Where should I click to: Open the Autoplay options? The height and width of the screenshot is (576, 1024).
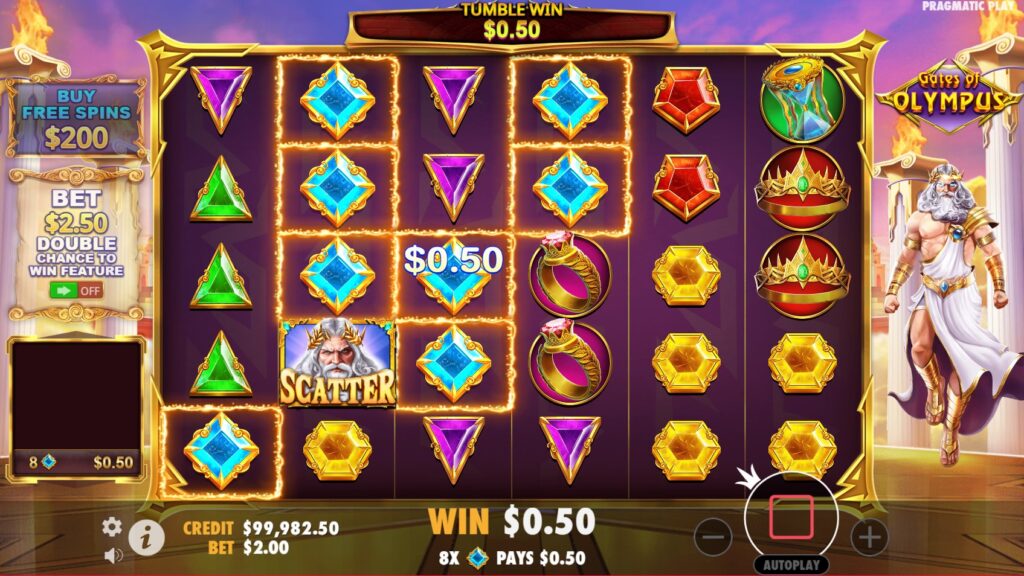[791, 564]
